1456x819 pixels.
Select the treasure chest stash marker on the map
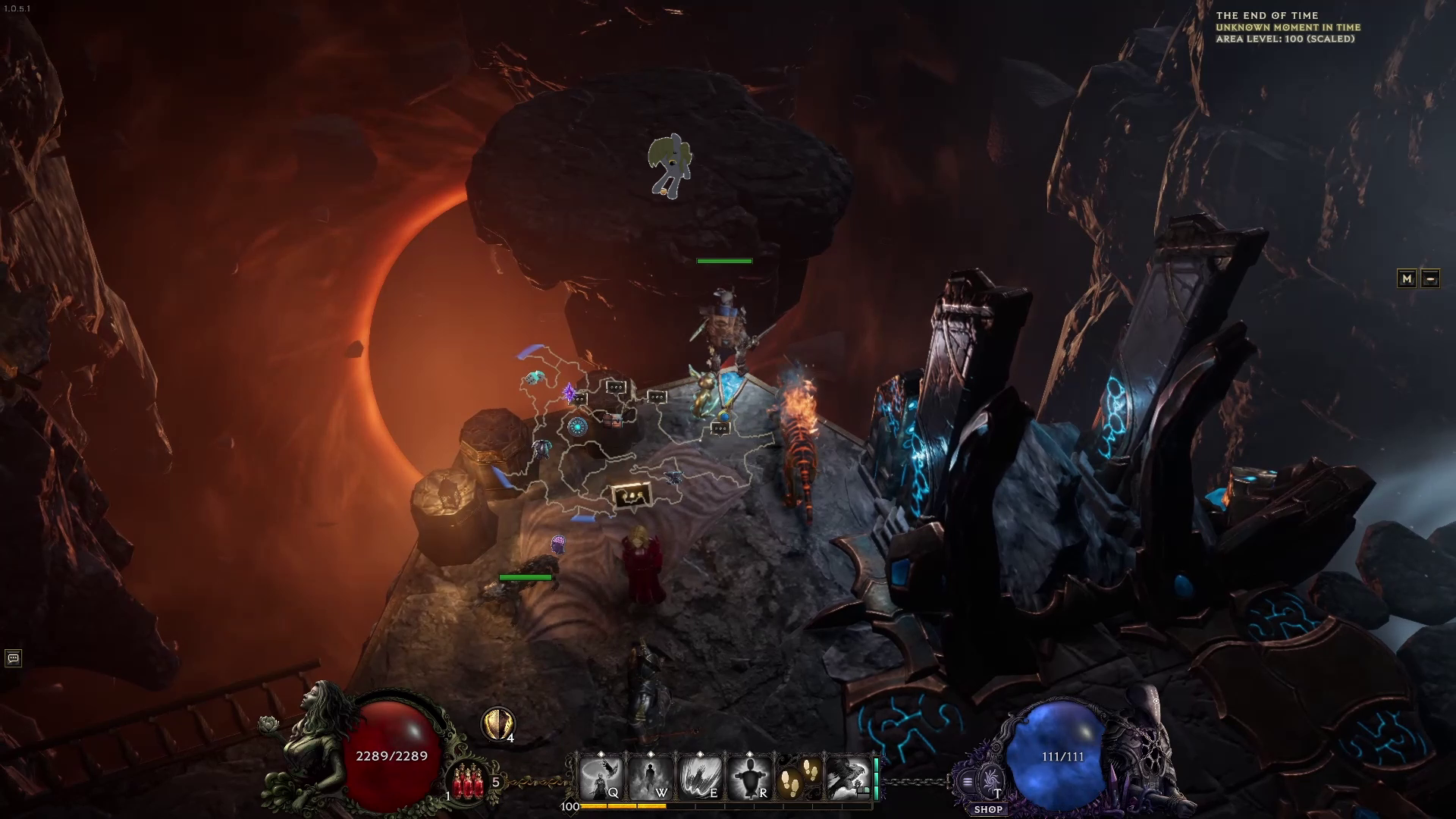[612, 420]
